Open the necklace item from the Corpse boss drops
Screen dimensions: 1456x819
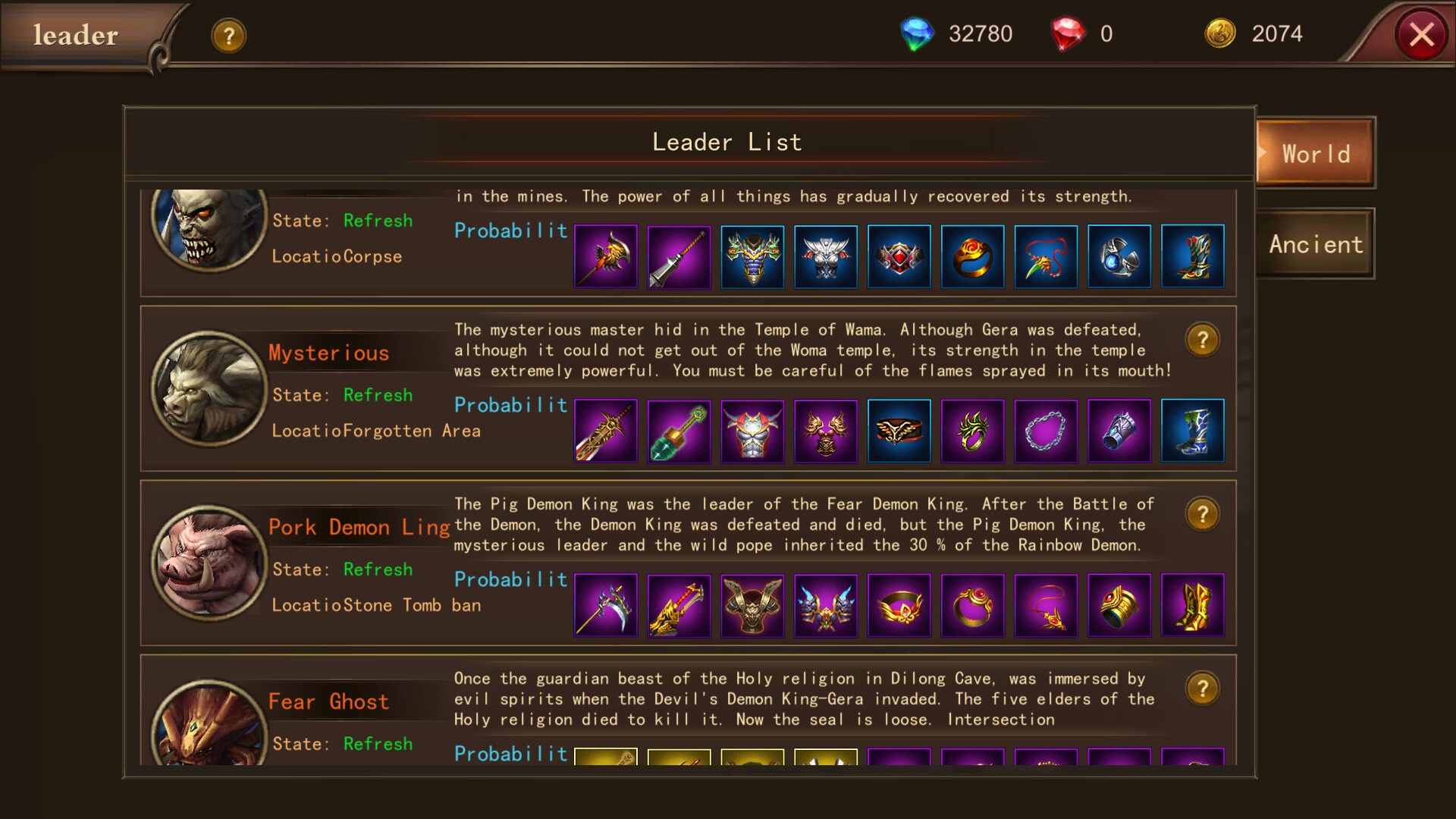1046,256
